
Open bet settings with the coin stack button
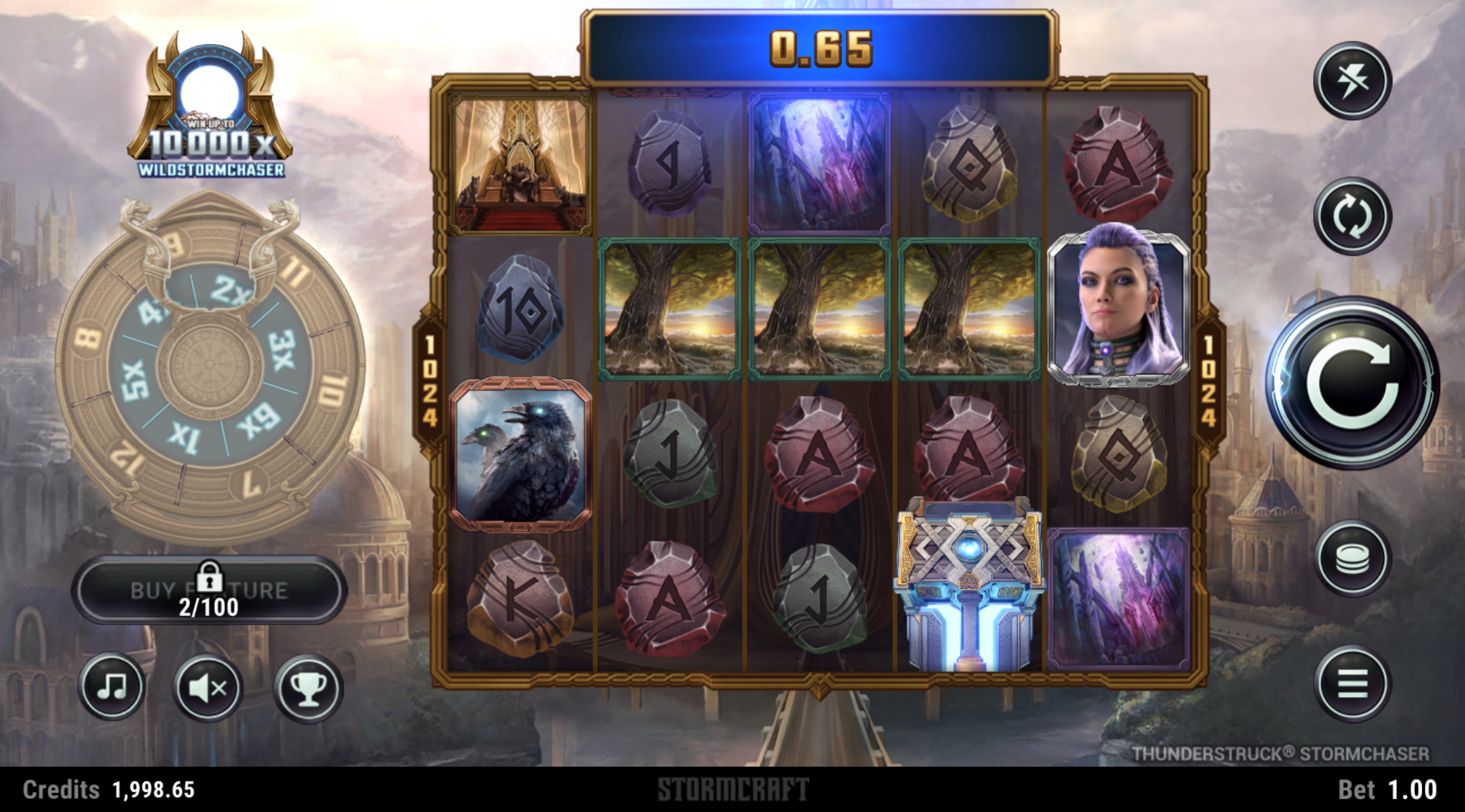click(x=1352, y=559)
